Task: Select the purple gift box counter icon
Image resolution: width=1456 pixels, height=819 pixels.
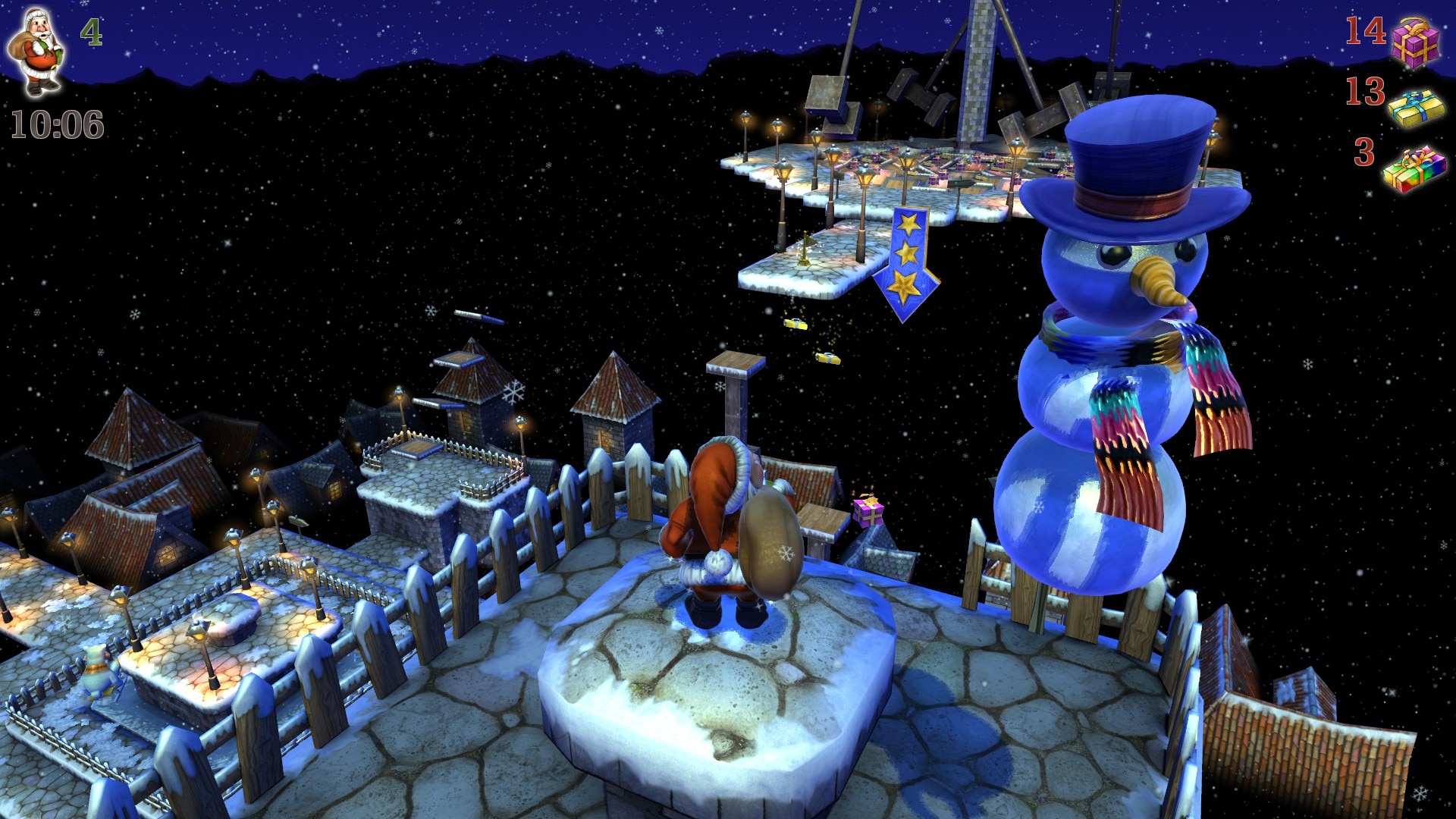Action: coord(1414,40)
